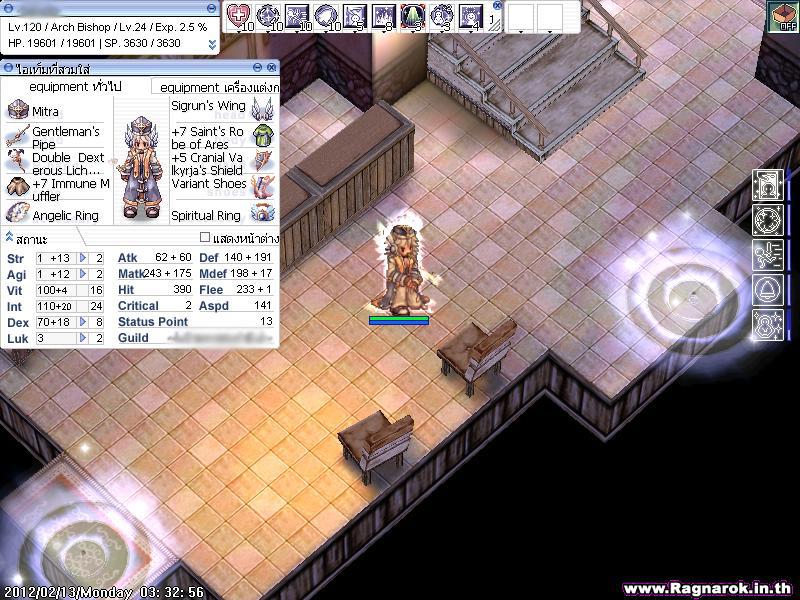800x600 pixels.
Task: Click the +7 Immune Muffler slot
Action: (17, 188)
